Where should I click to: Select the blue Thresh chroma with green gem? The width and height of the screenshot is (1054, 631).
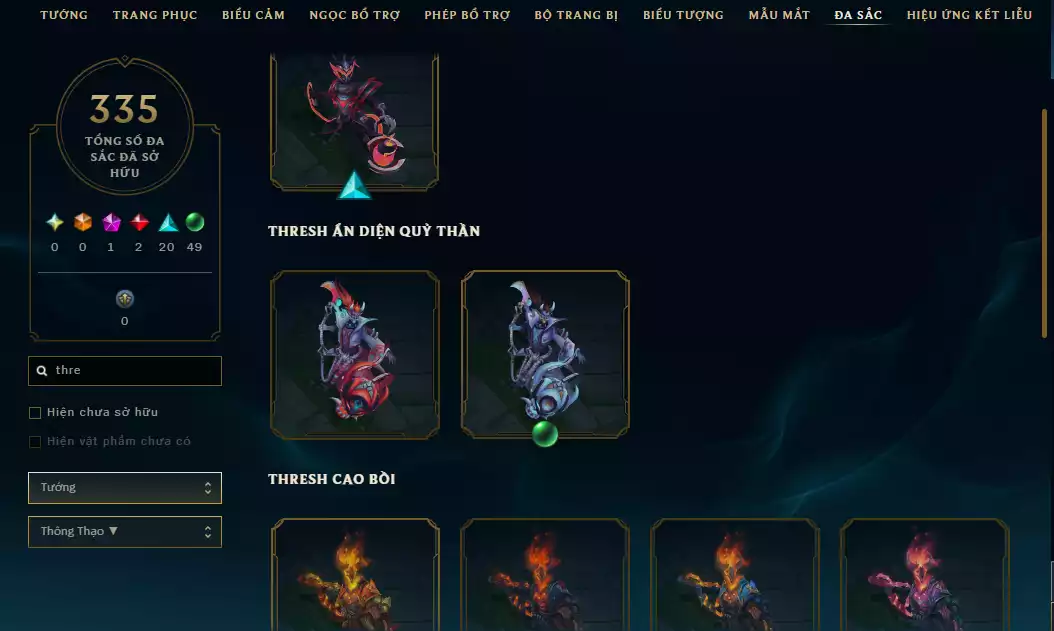pos(545,354)
